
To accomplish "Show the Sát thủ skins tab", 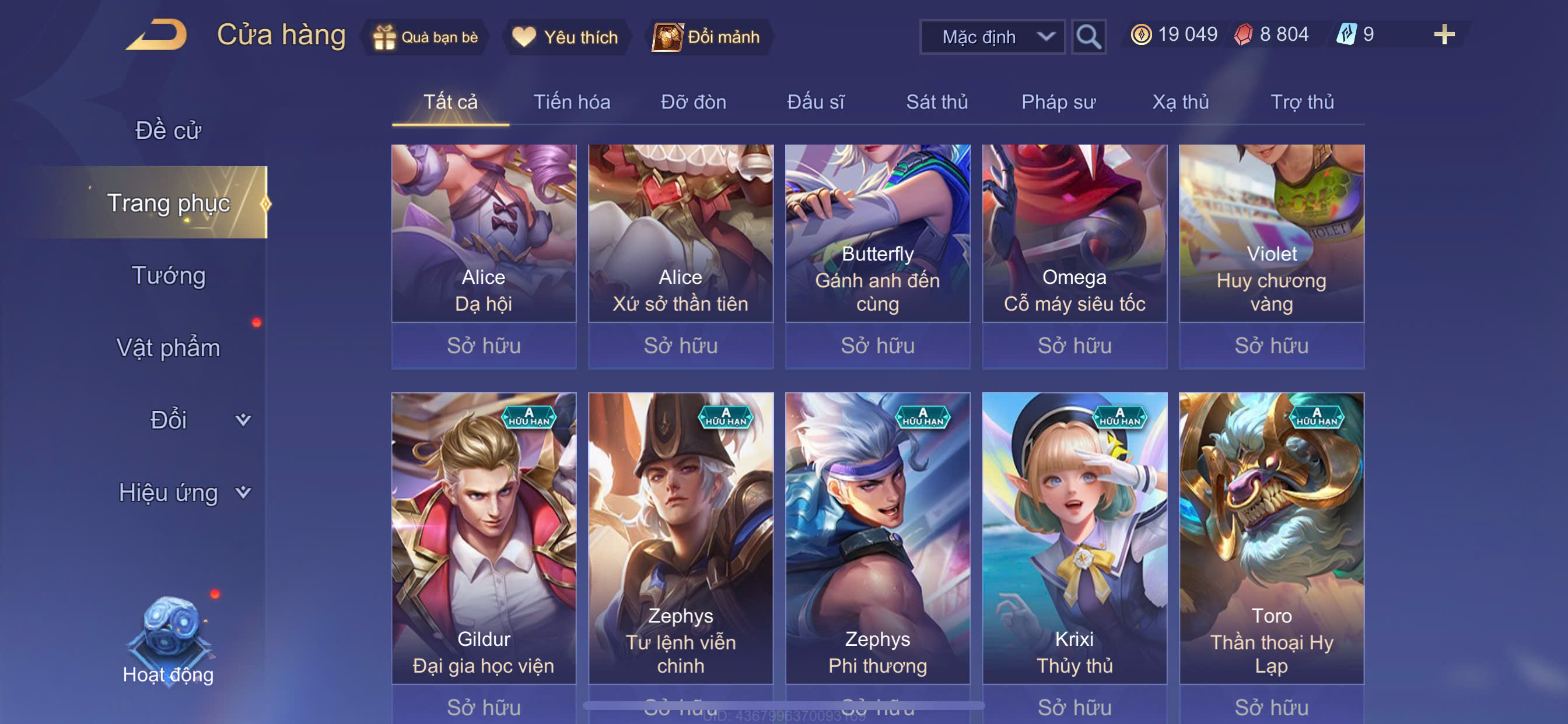I will (x=937, y=102).
